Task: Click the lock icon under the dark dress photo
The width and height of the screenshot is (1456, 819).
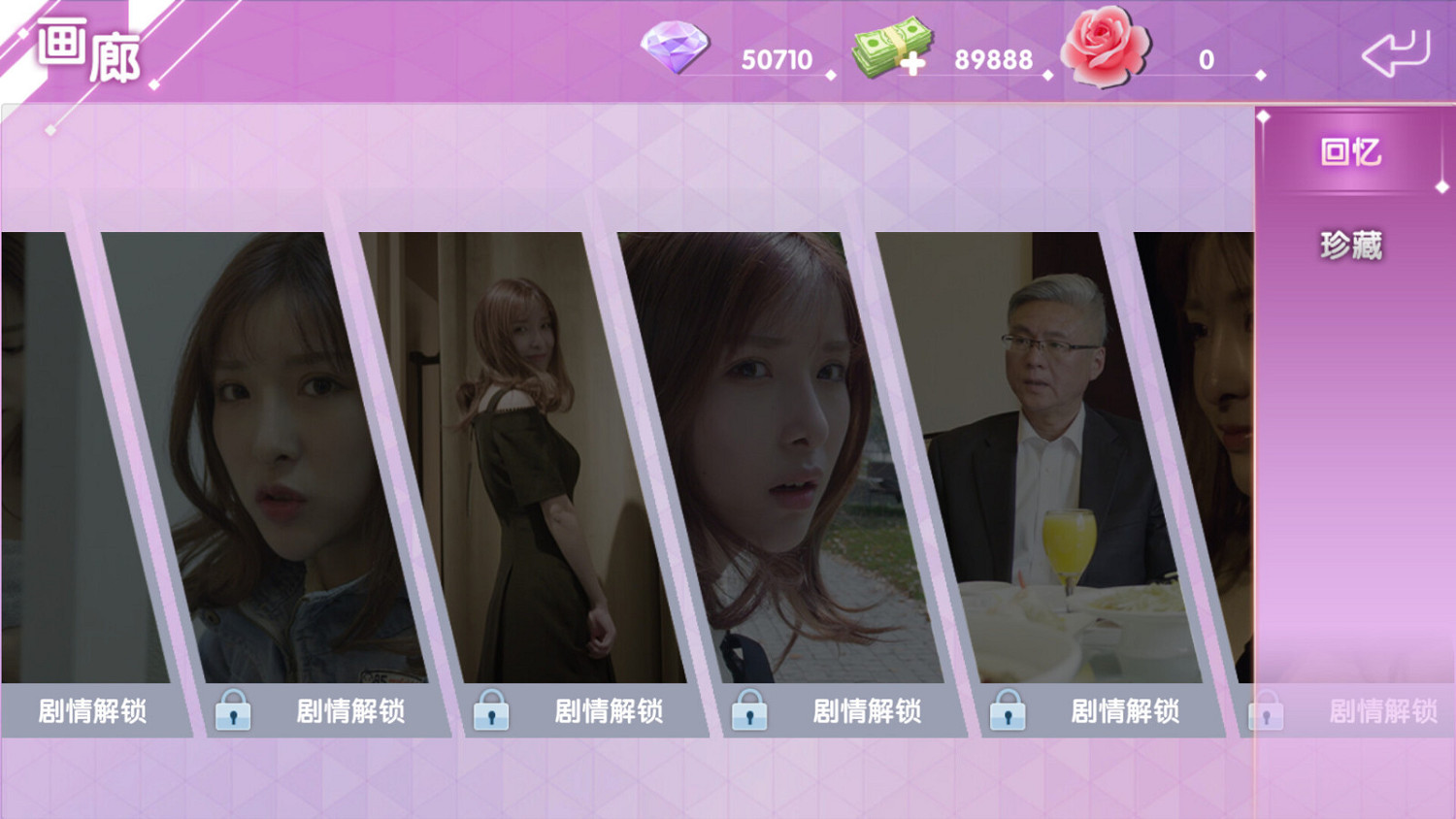Action: (x=493, y=711)
